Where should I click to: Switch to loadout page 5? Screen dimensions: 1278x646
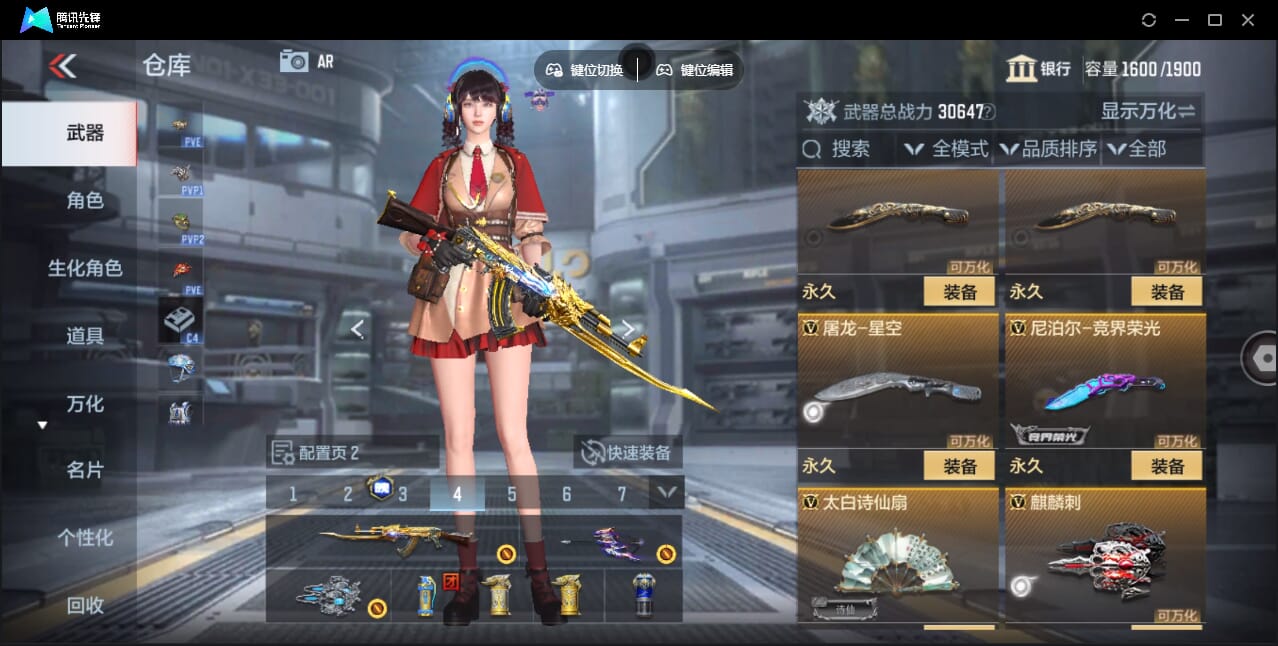coord(512,494)
